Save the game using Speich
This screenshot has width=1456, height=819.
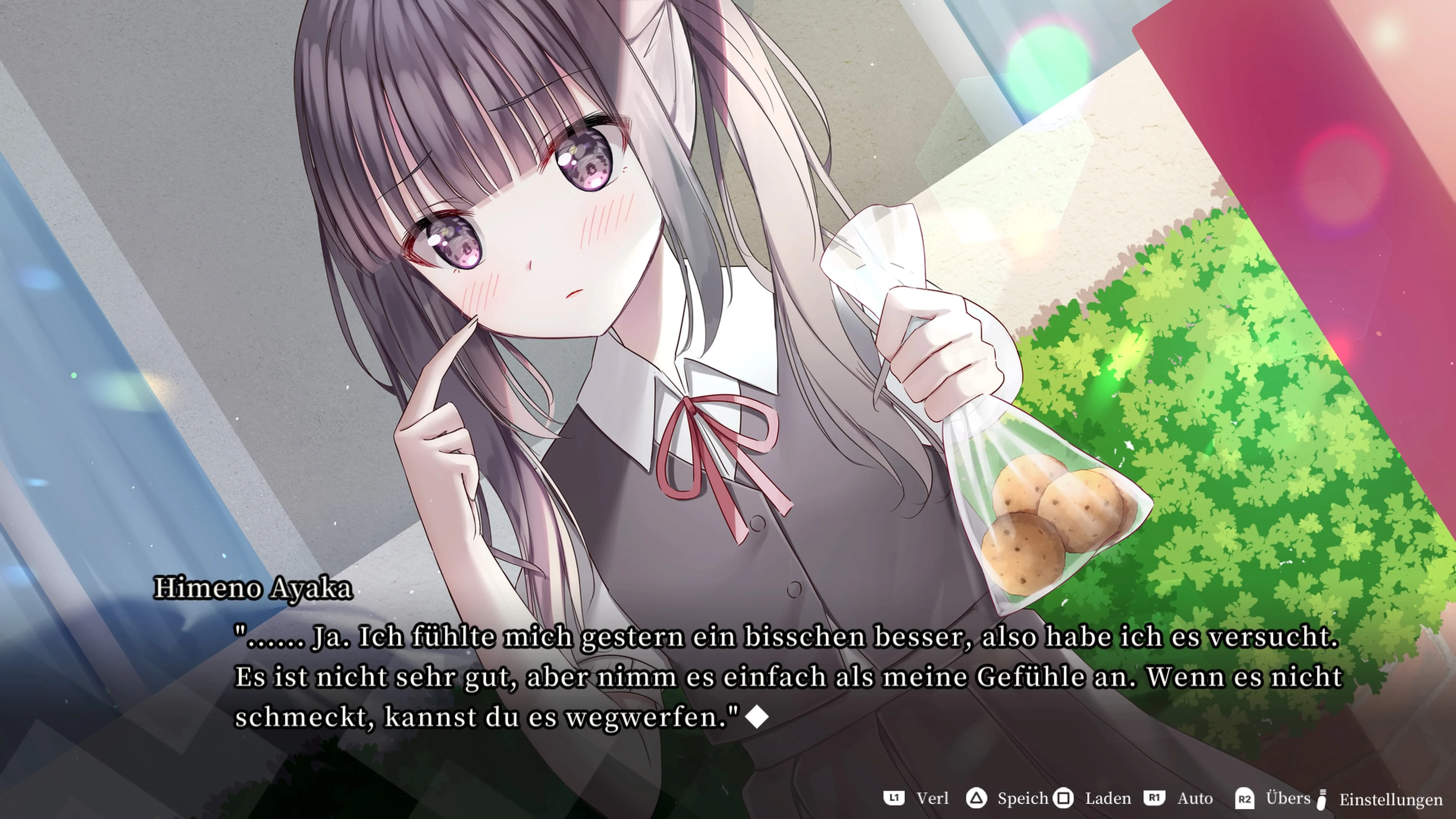[1024, 799]
